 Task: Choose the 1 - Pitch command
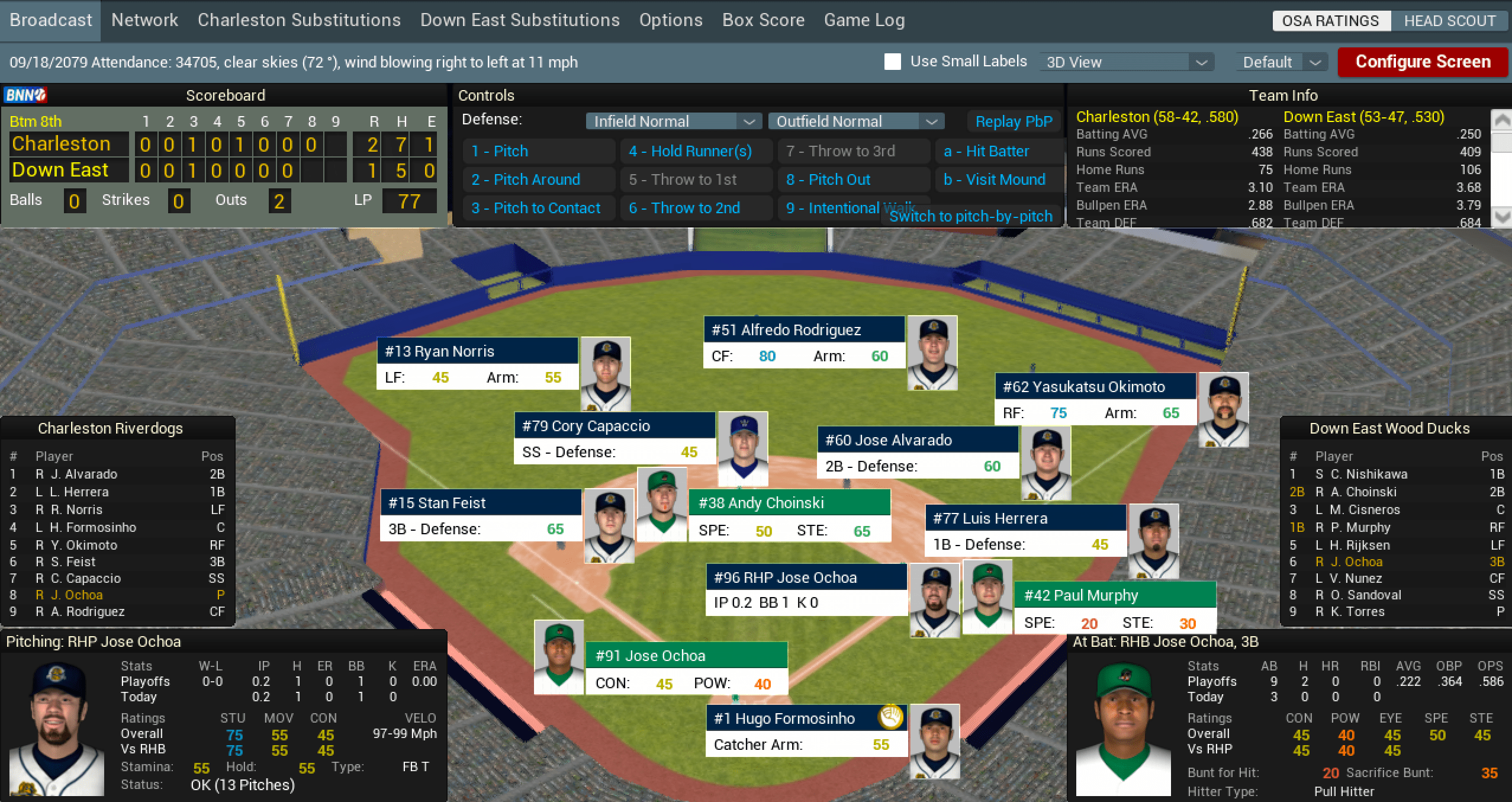tap(500, 151)
